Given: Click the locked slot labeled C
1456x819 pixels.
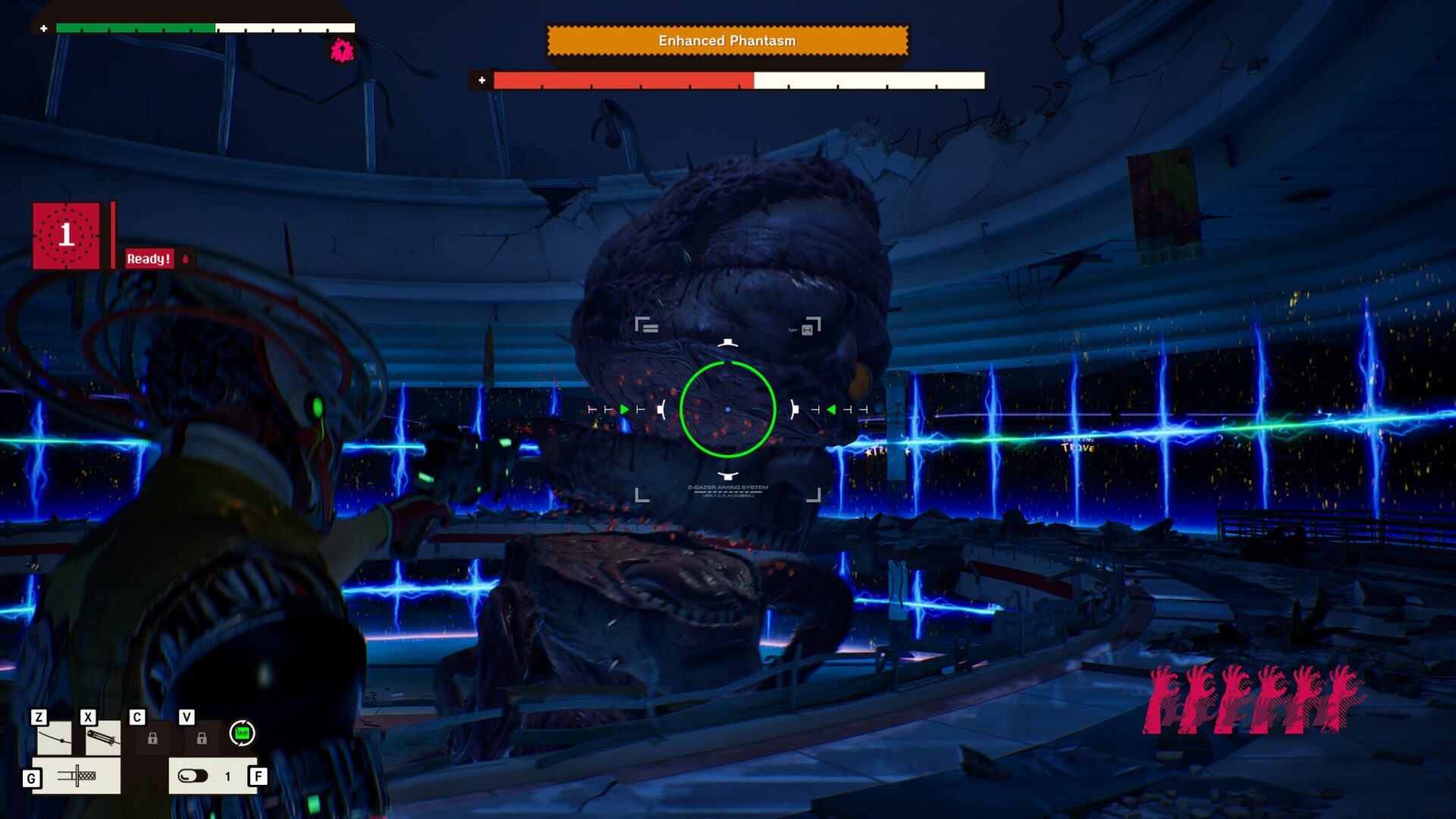Looking at the screenshot, I should pos(152,738).
